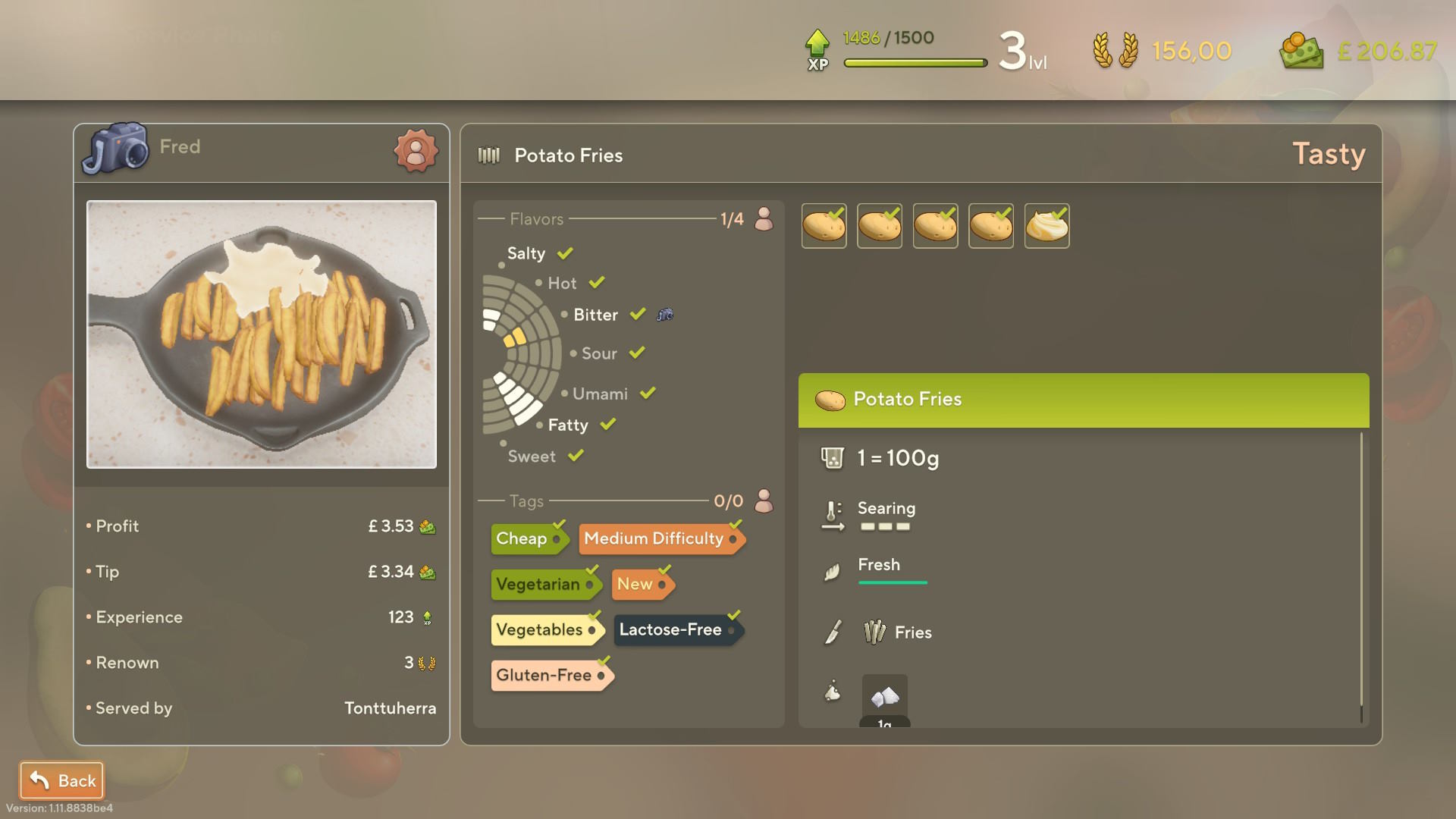View the Potato Fries dish photo

point(262,334)
